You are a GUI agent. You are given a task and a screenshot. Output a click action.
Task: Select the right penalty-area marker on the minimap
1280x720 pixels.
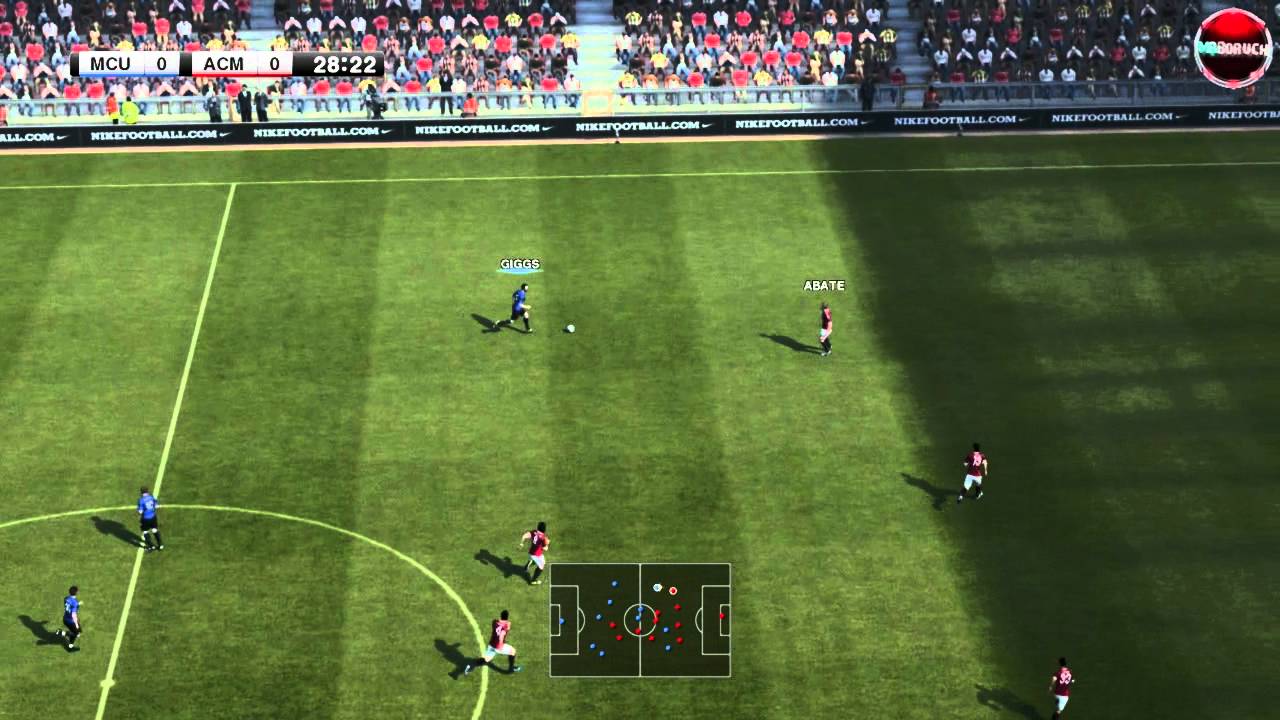(x=715, y=620)
